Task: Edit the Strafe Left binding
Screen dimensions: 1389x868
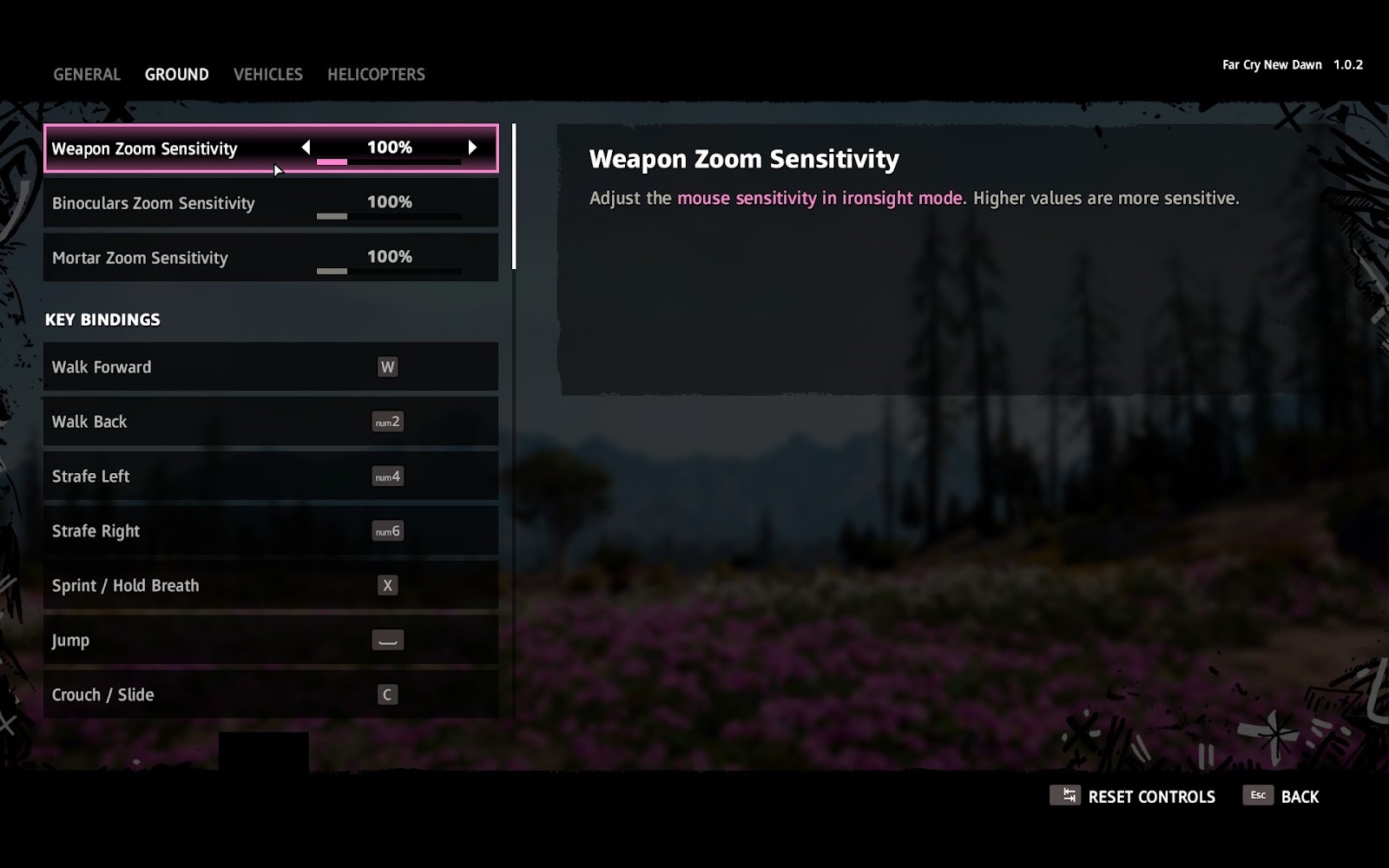Action: click(x=271, y=477)
